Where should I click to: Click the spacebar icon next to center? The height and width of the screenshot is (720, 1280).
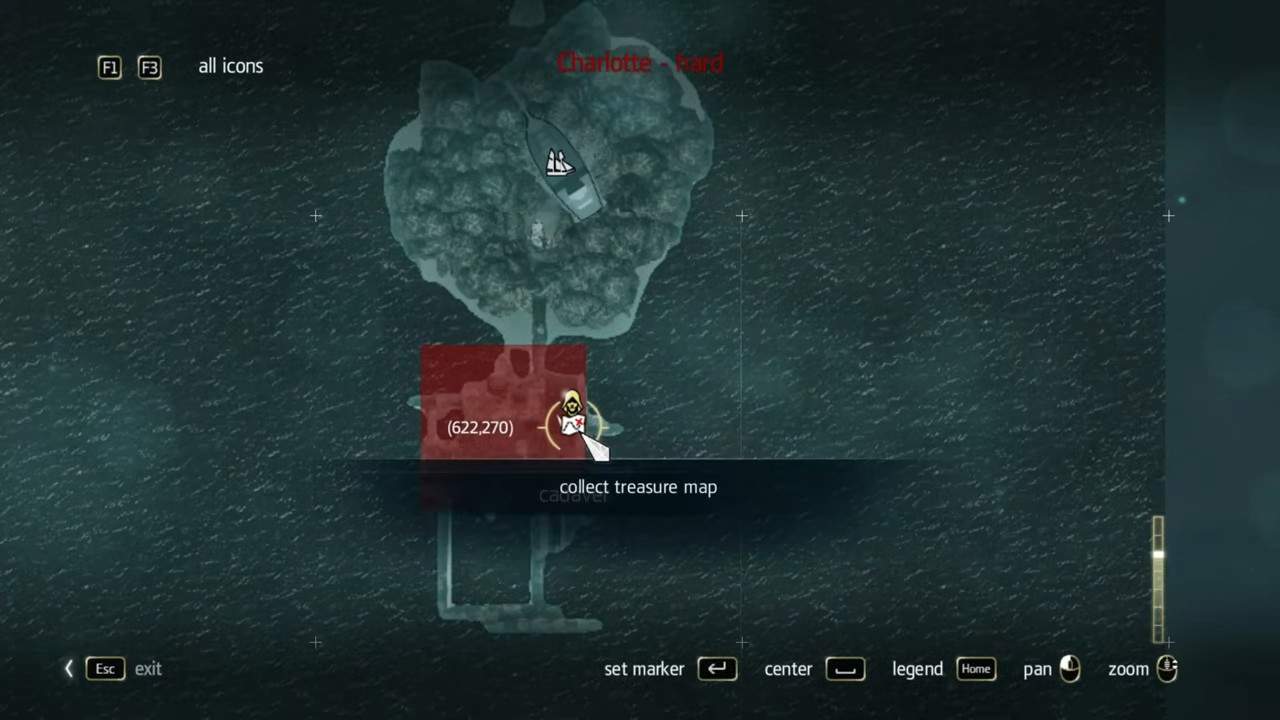[x=844, y=669]
